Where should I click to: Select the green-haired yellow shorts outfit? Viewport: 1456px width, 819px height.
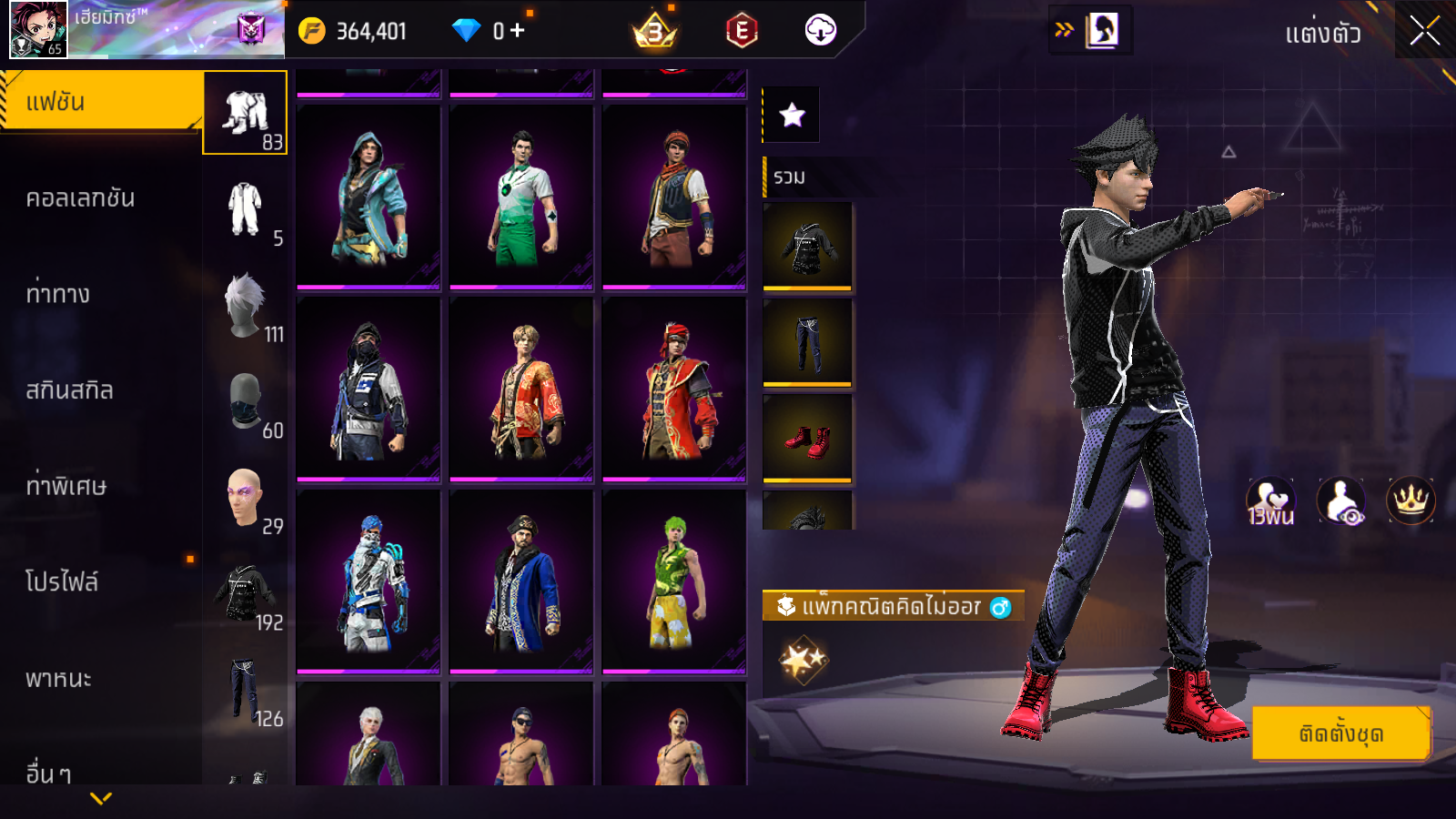click(674, 582)
